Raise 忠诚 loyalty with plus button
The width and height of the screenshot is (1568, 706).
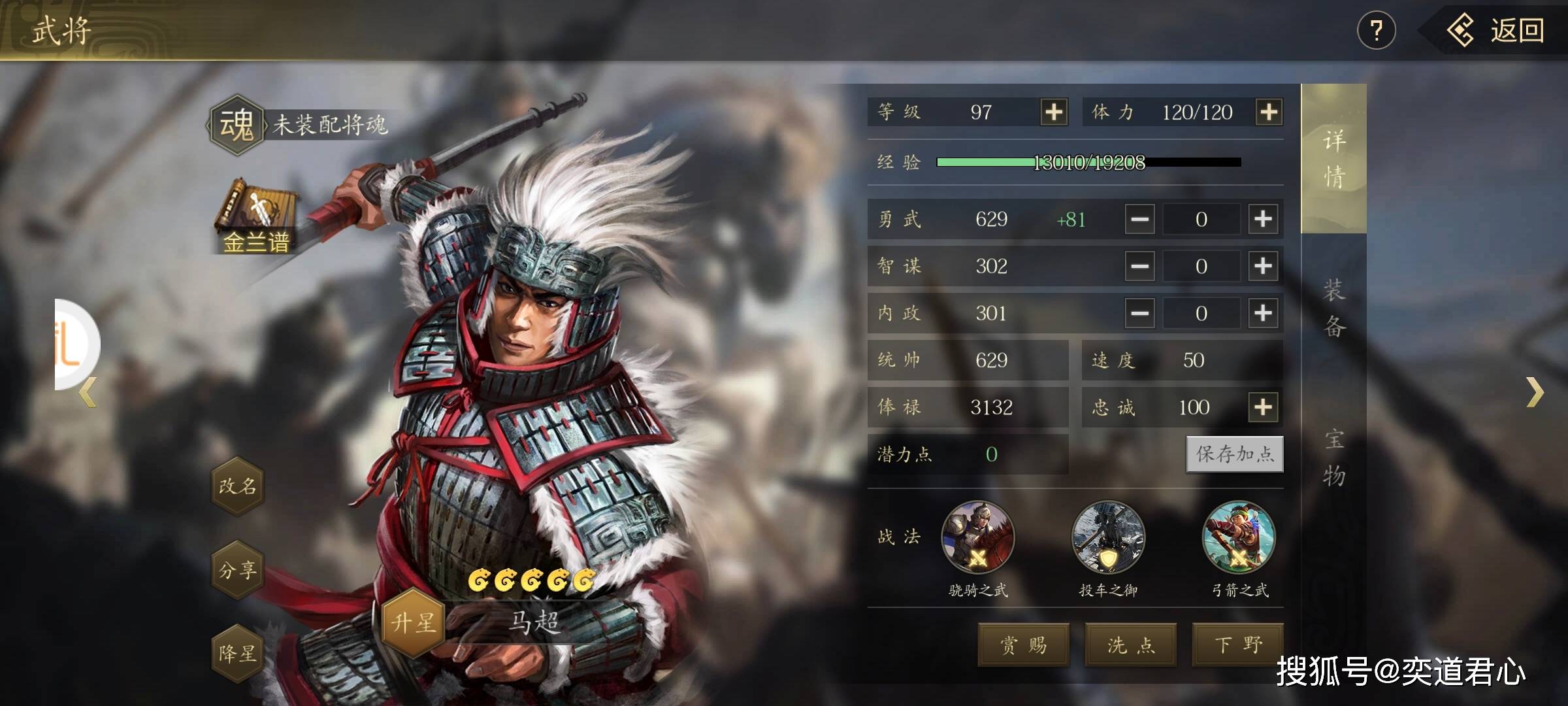click(x=1263, y=407)
